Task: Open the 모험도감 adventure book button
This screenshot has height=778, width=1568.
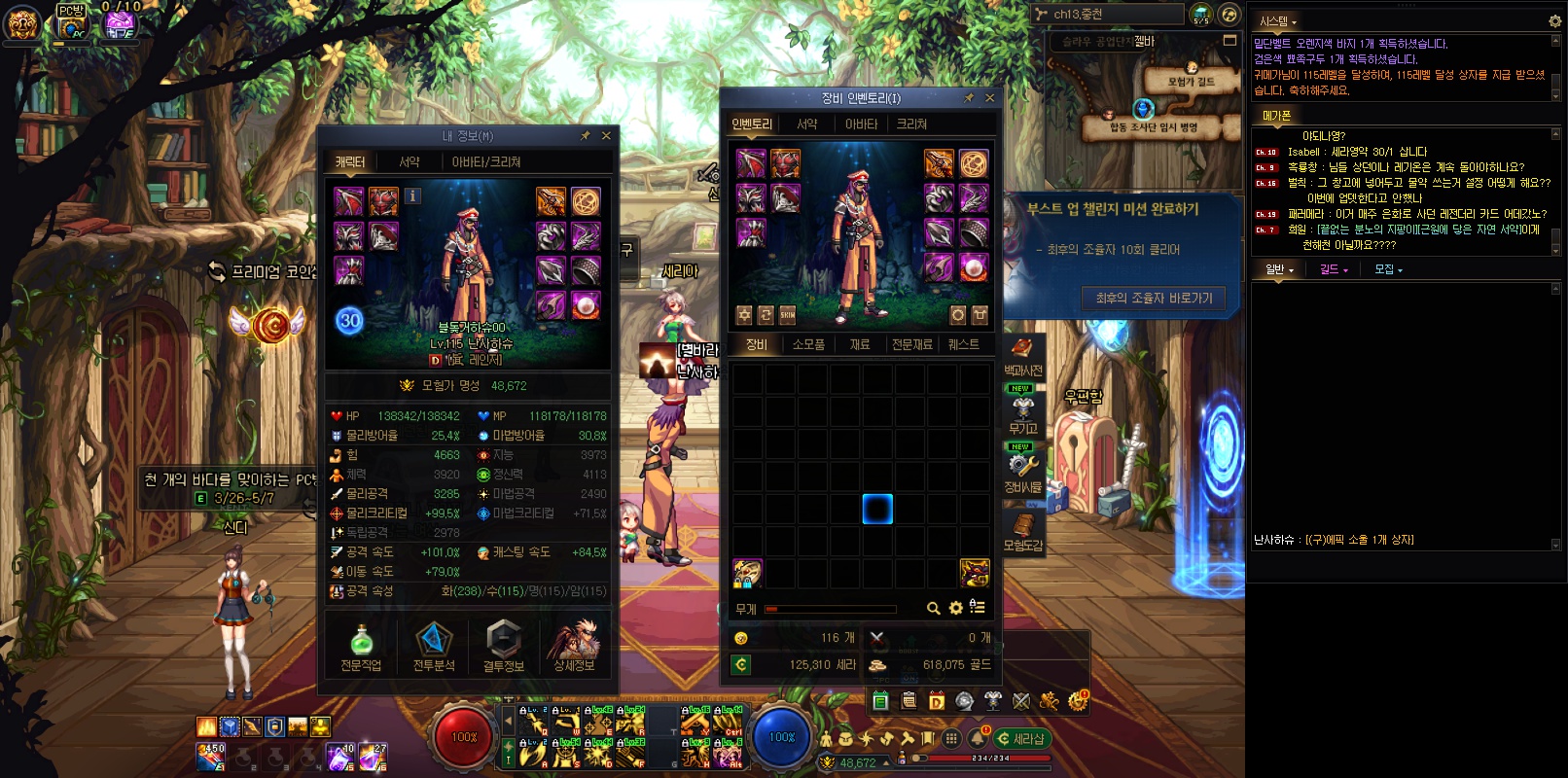Action: (x=1022, y=530)
